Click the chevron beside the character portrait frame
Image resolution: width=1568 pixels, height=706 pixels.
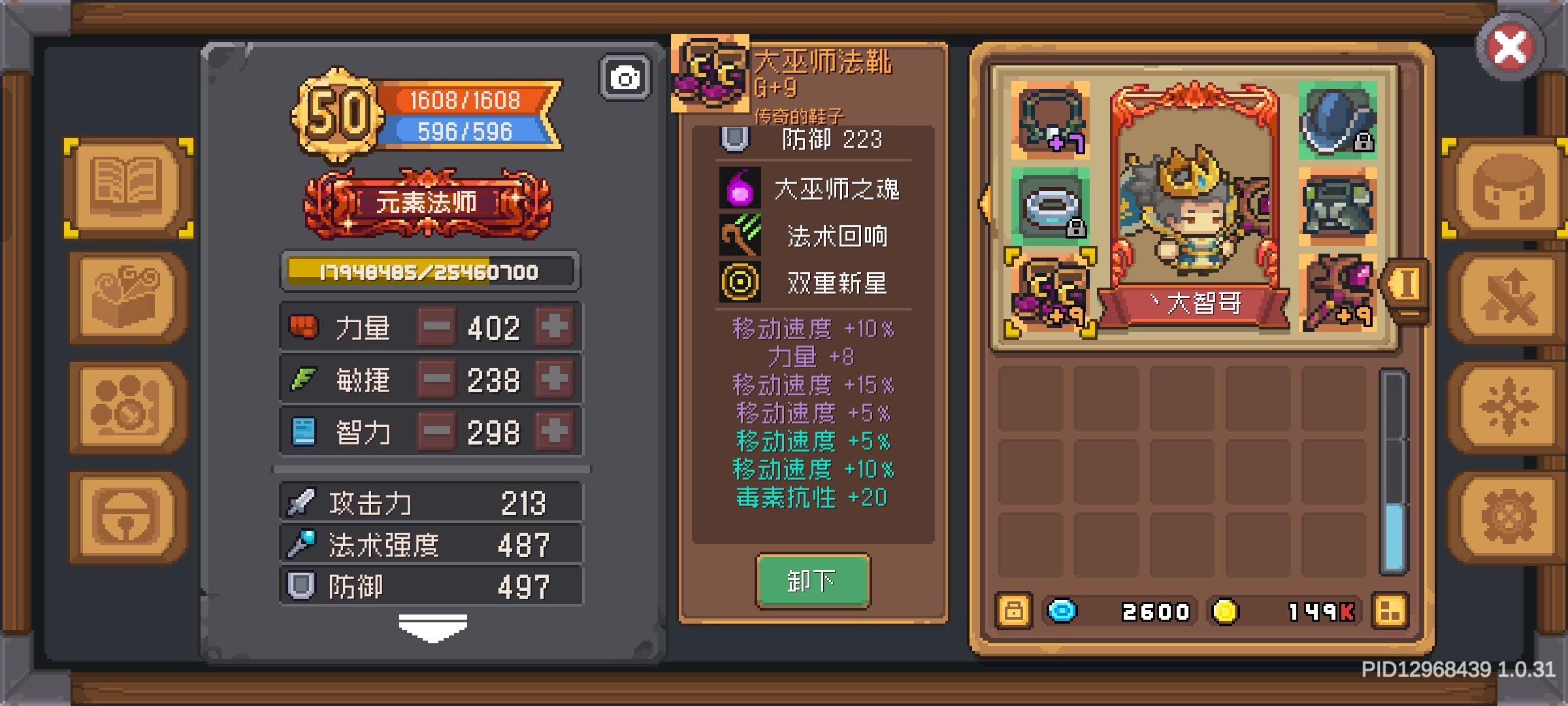pyautogui.click(x=986, y=203)
